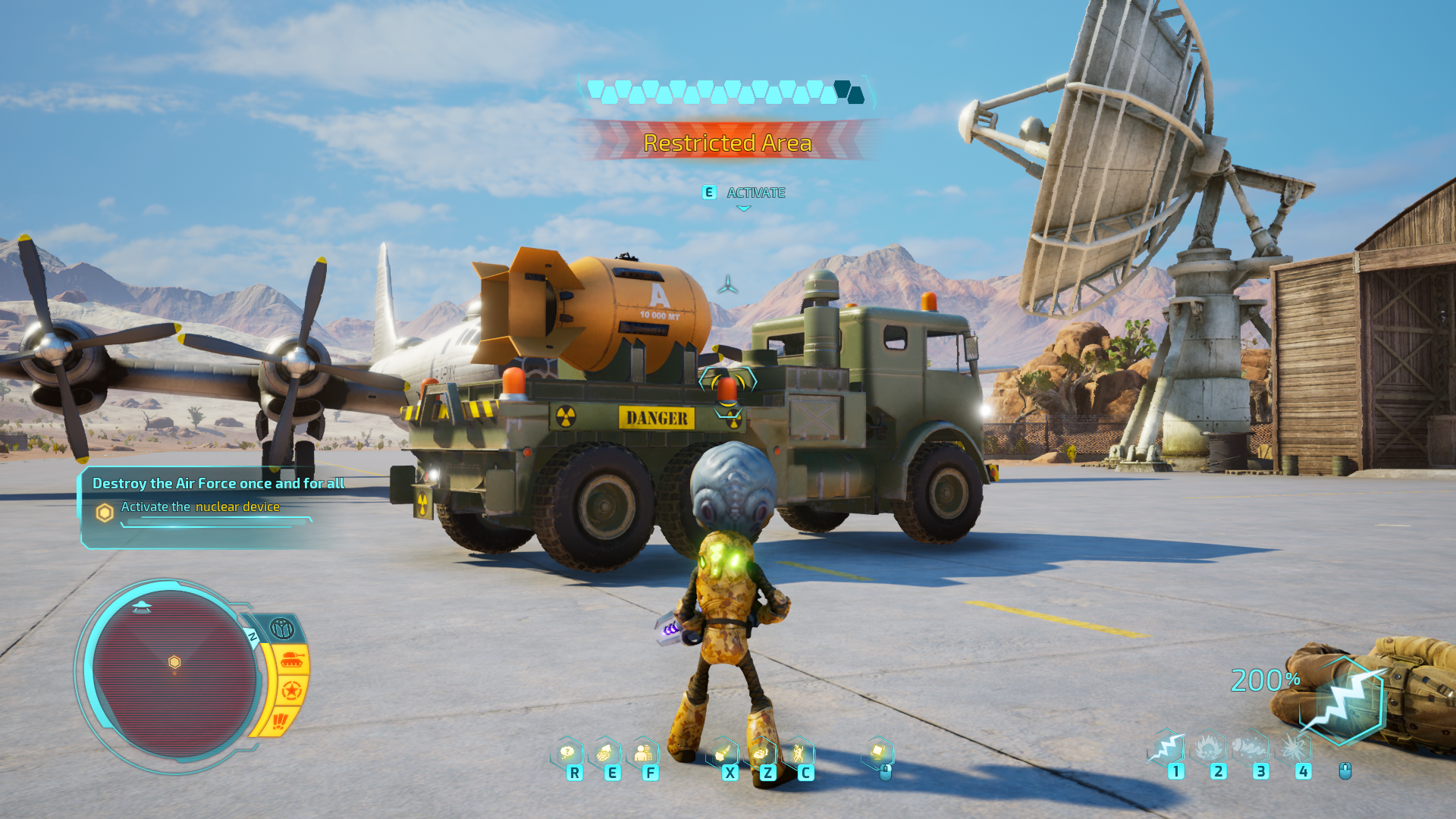Screen dimensions: 1456x819
Task: Trigger the dancing figure distract ability
Action: (799, 752)
